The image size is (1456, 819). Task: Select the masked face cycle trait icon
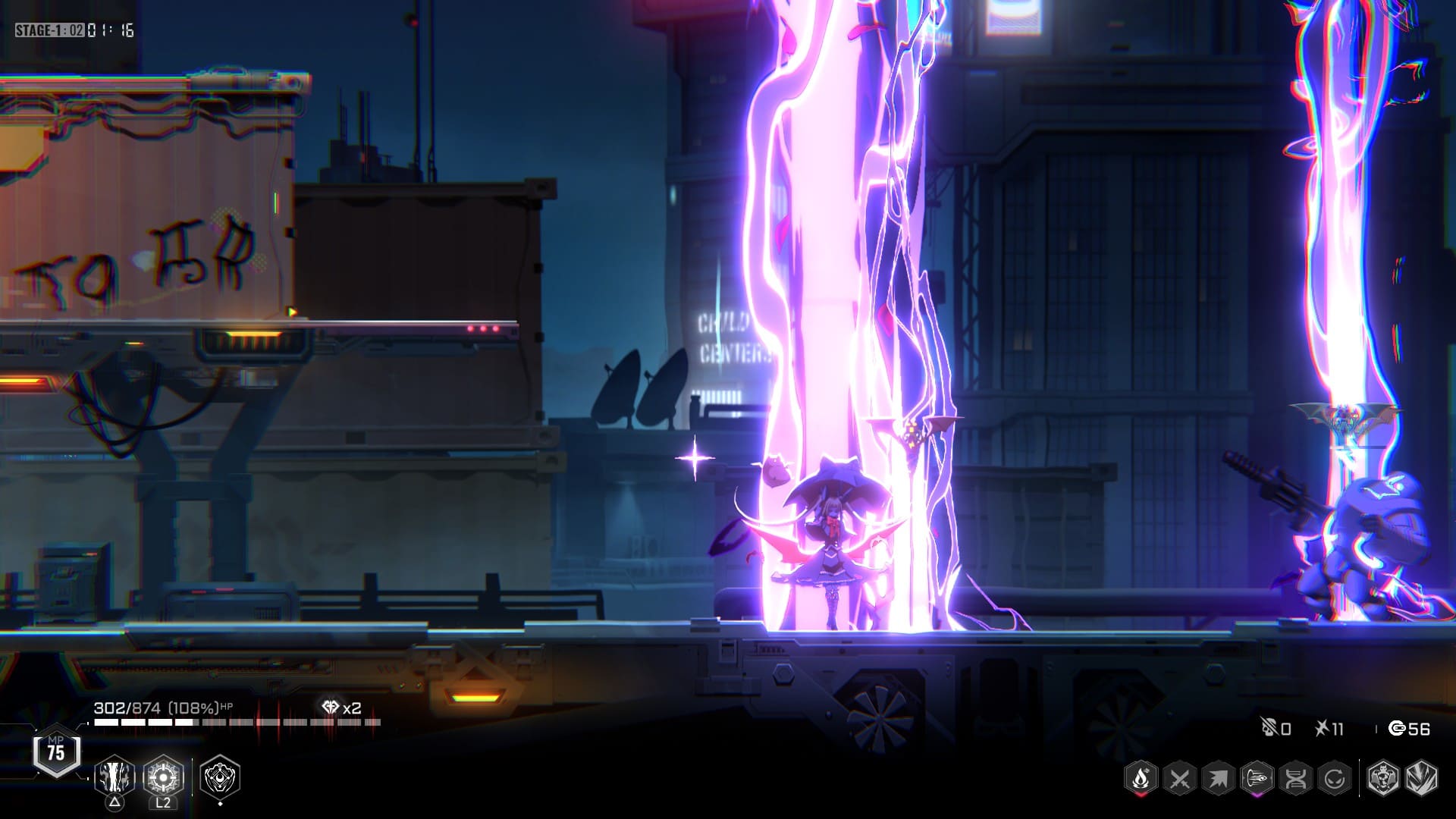[1334, 778]
